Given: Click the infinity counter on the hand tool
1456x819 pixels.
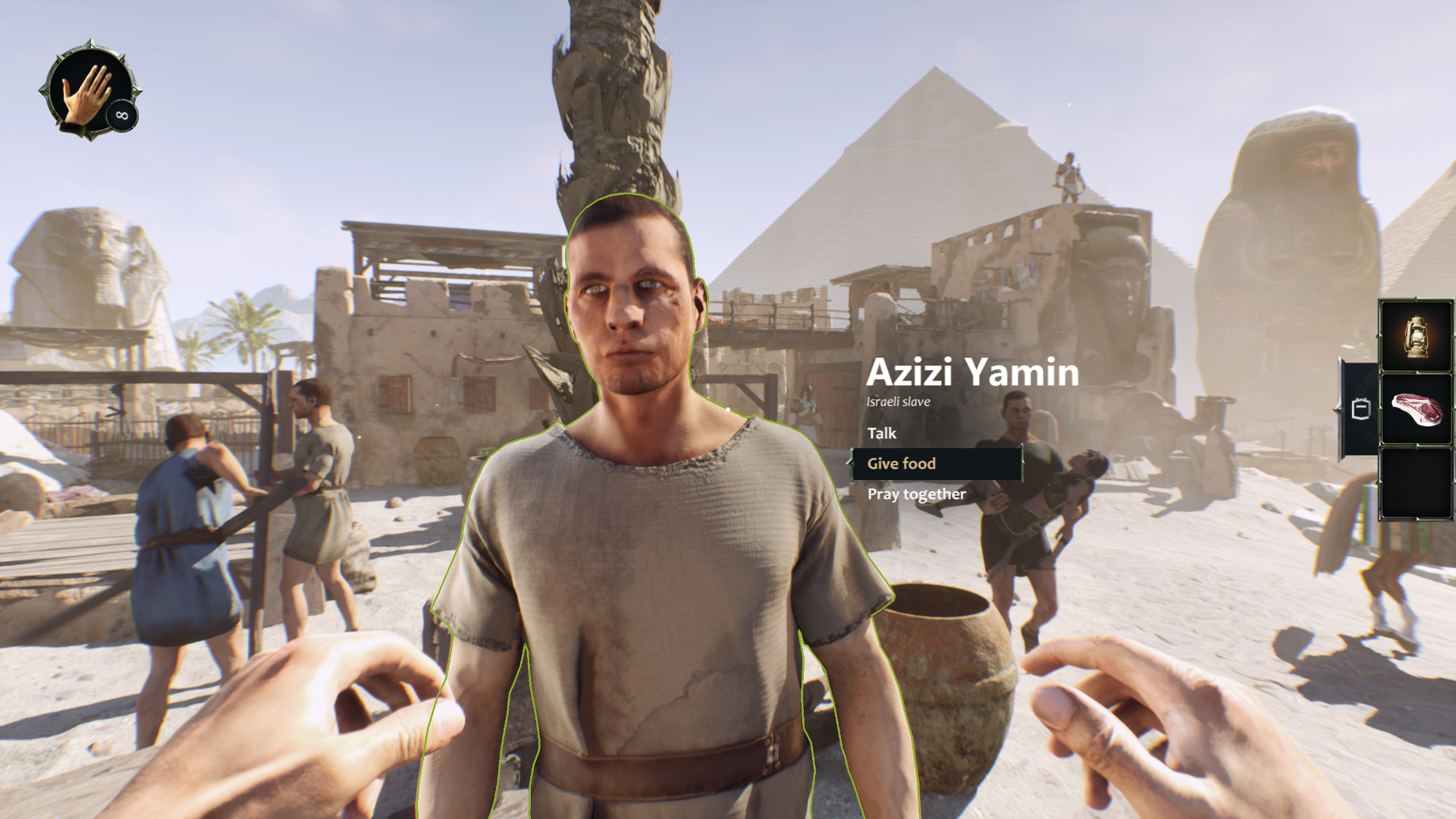Looking at the screenshot, I should pos(121,115).
